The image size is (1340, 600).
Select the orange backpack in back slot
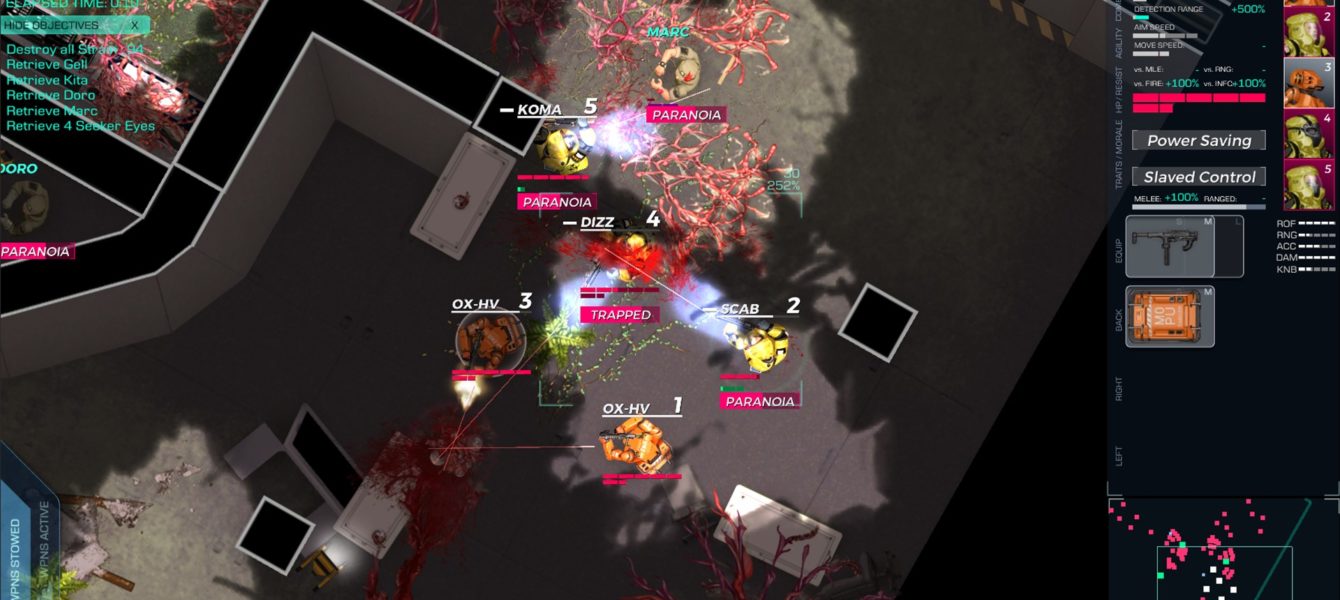pos(1169,317)
